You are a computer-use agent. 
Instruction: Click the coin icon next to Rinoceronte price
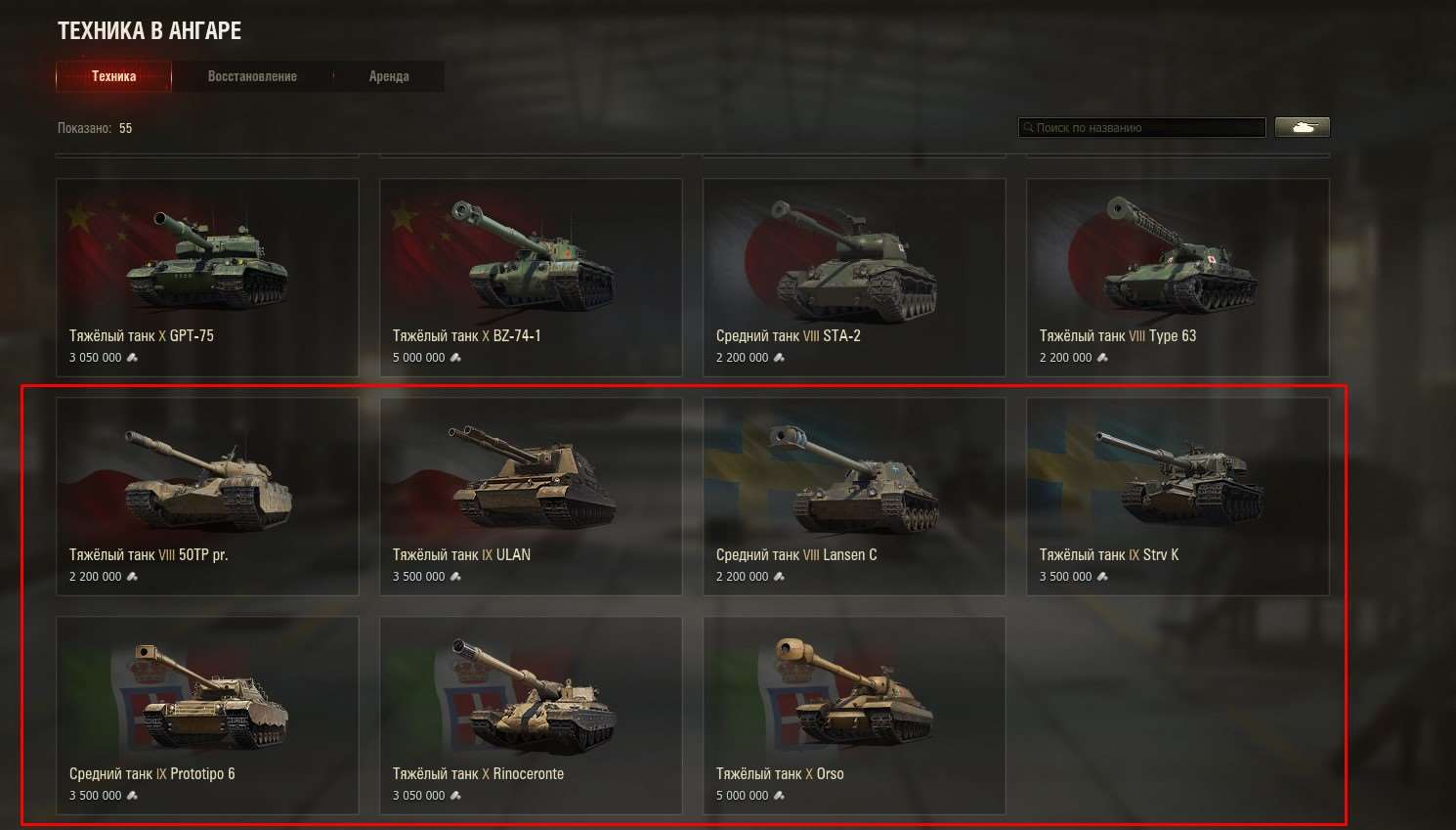pos(455,796)
